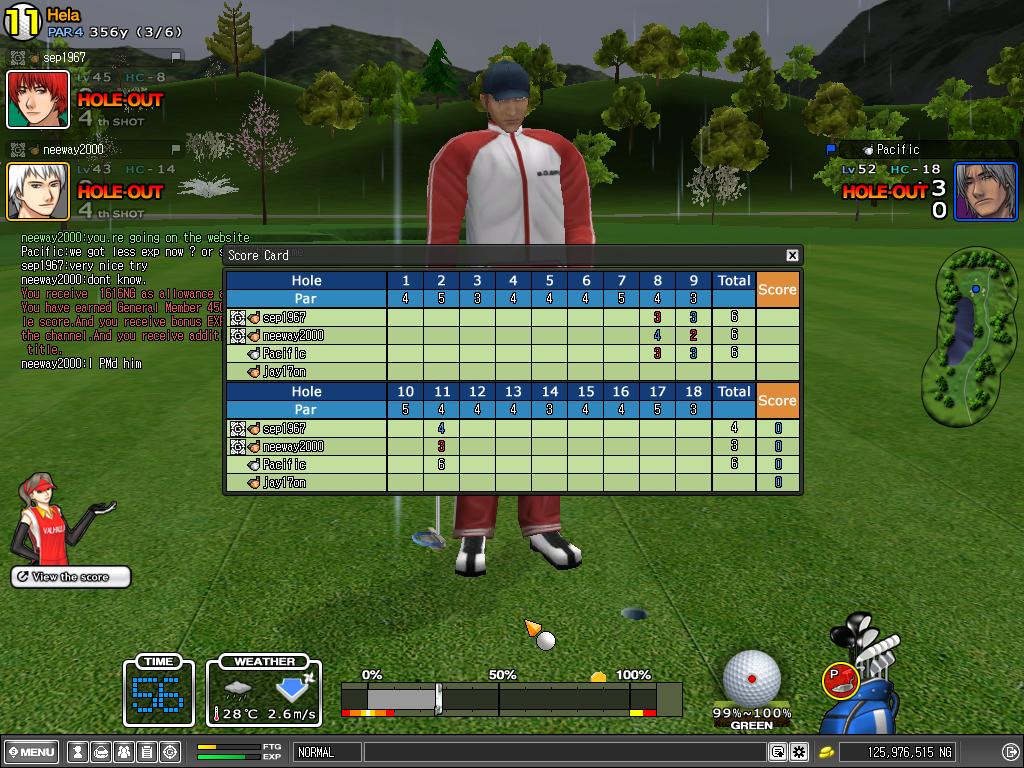
Task: Click the chat input field
Action: (x=564, y=752)
